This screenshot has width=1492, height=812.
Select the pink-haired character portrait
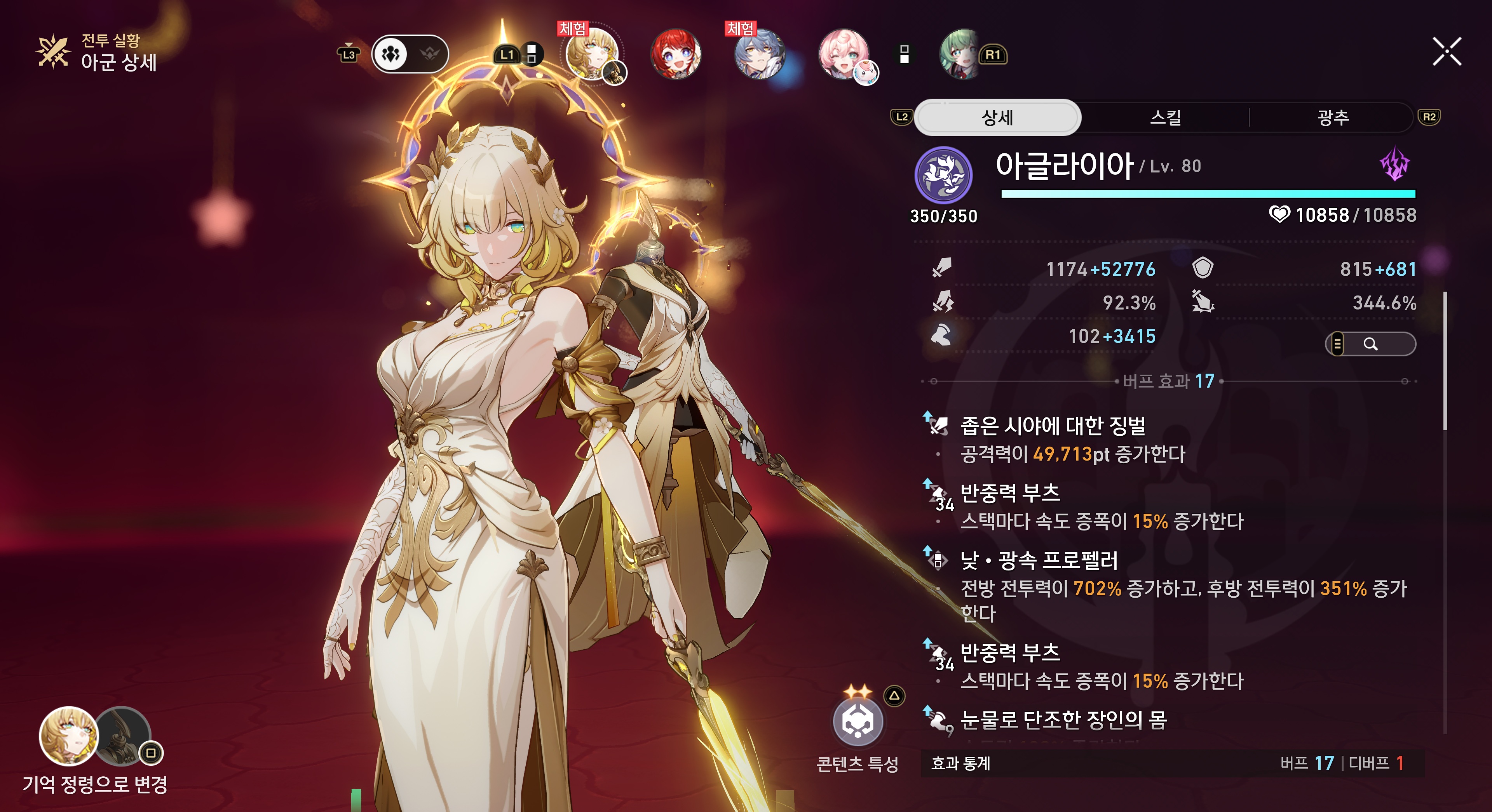click(843, 54)
